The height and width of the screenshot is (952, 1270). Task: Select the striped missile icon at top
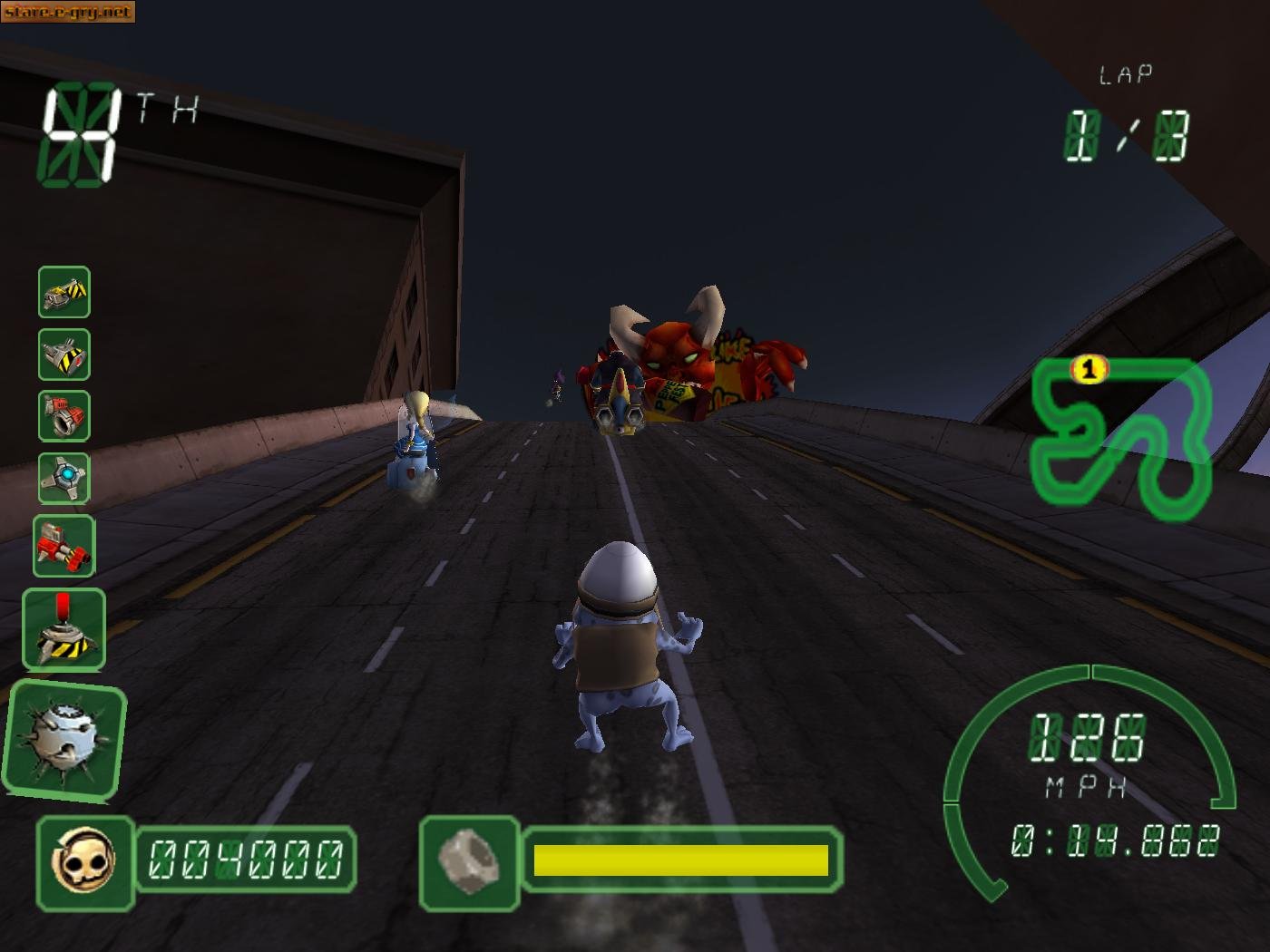pyautogui.click(x=63, y=295)
